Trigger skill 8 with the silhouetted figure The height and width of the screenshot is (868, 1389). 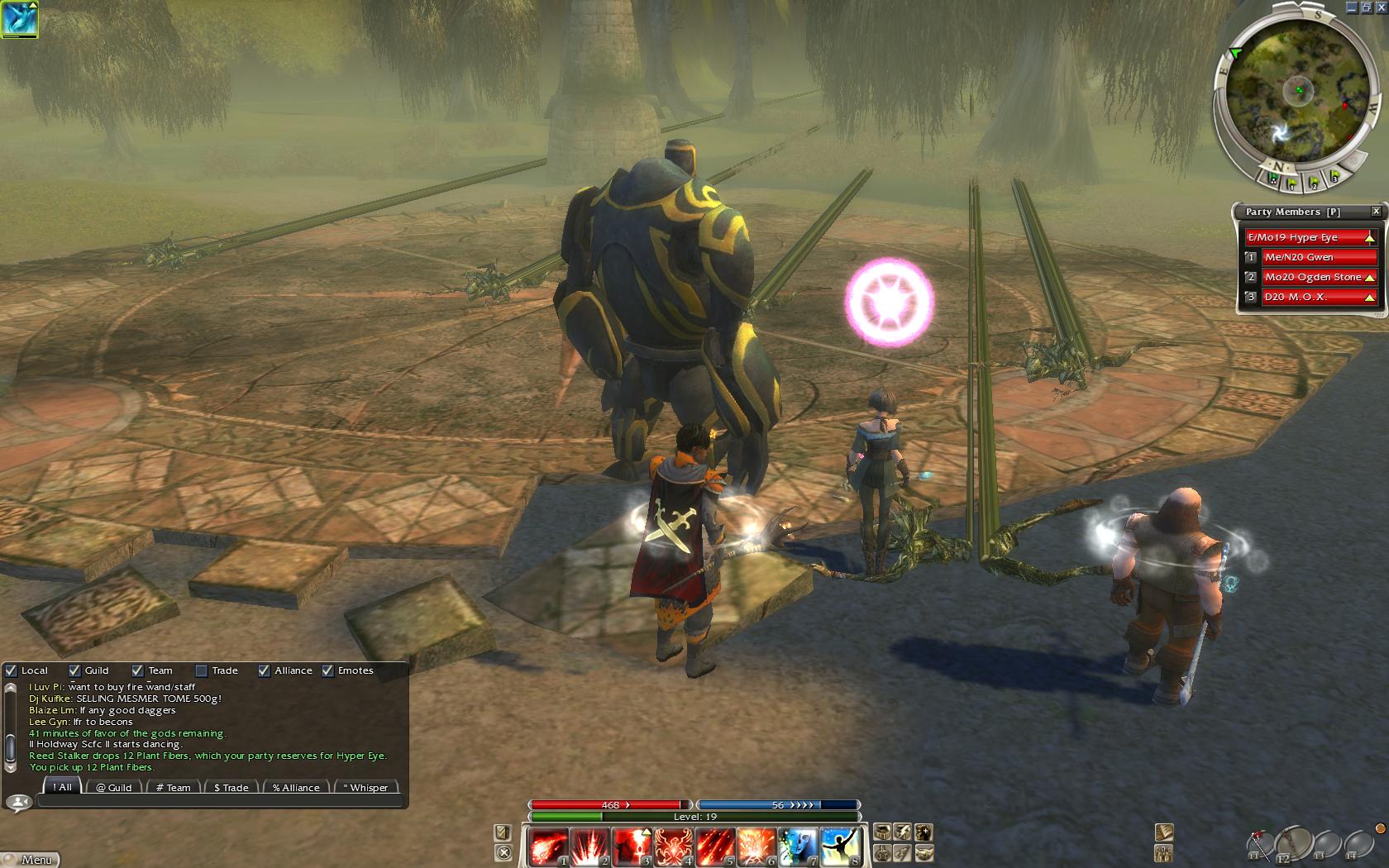pyautogui.click(x=840, y=847)
